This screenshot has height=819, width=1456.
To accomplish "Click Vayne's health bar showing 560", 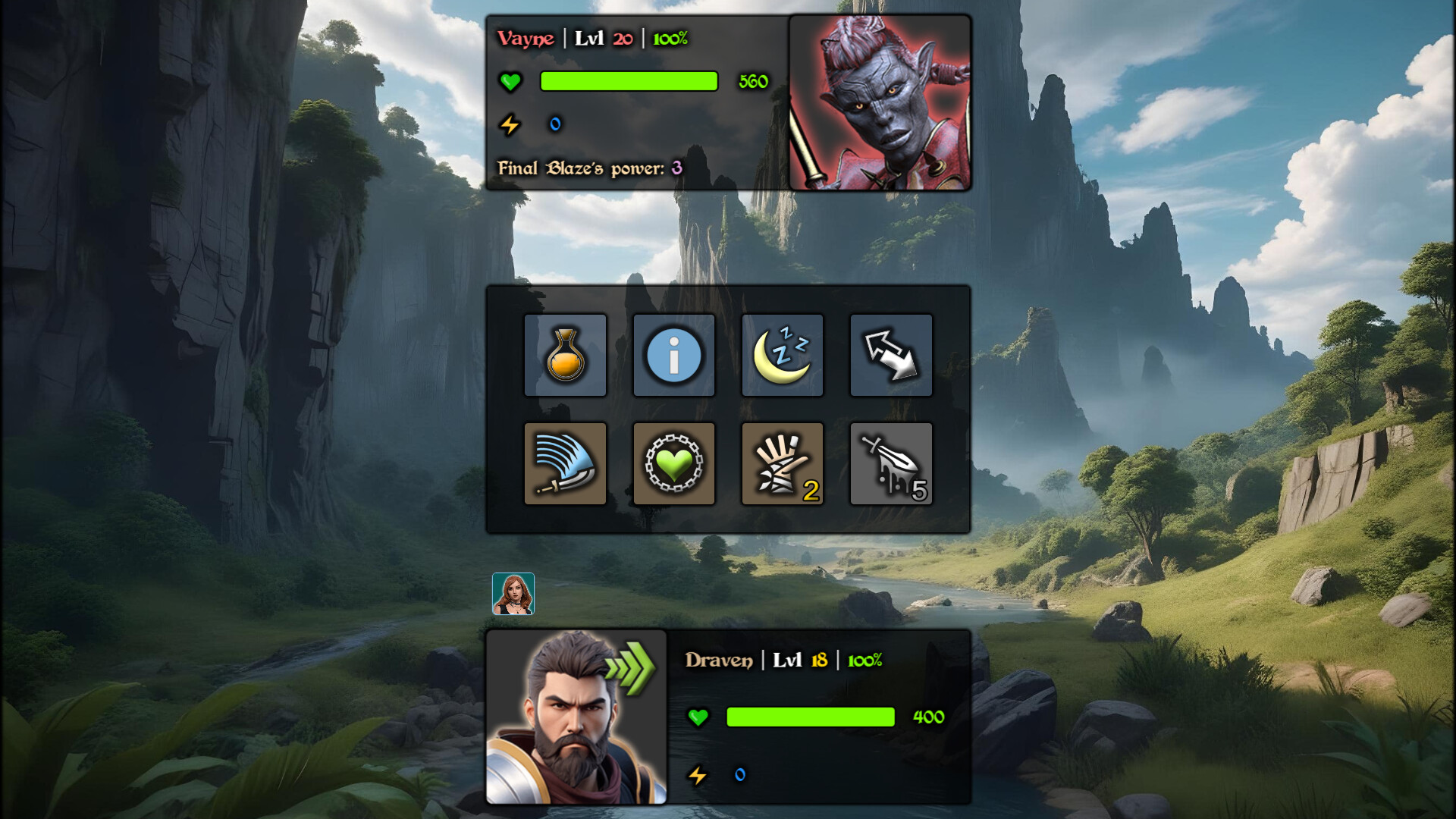I will [x=628, y=81].
